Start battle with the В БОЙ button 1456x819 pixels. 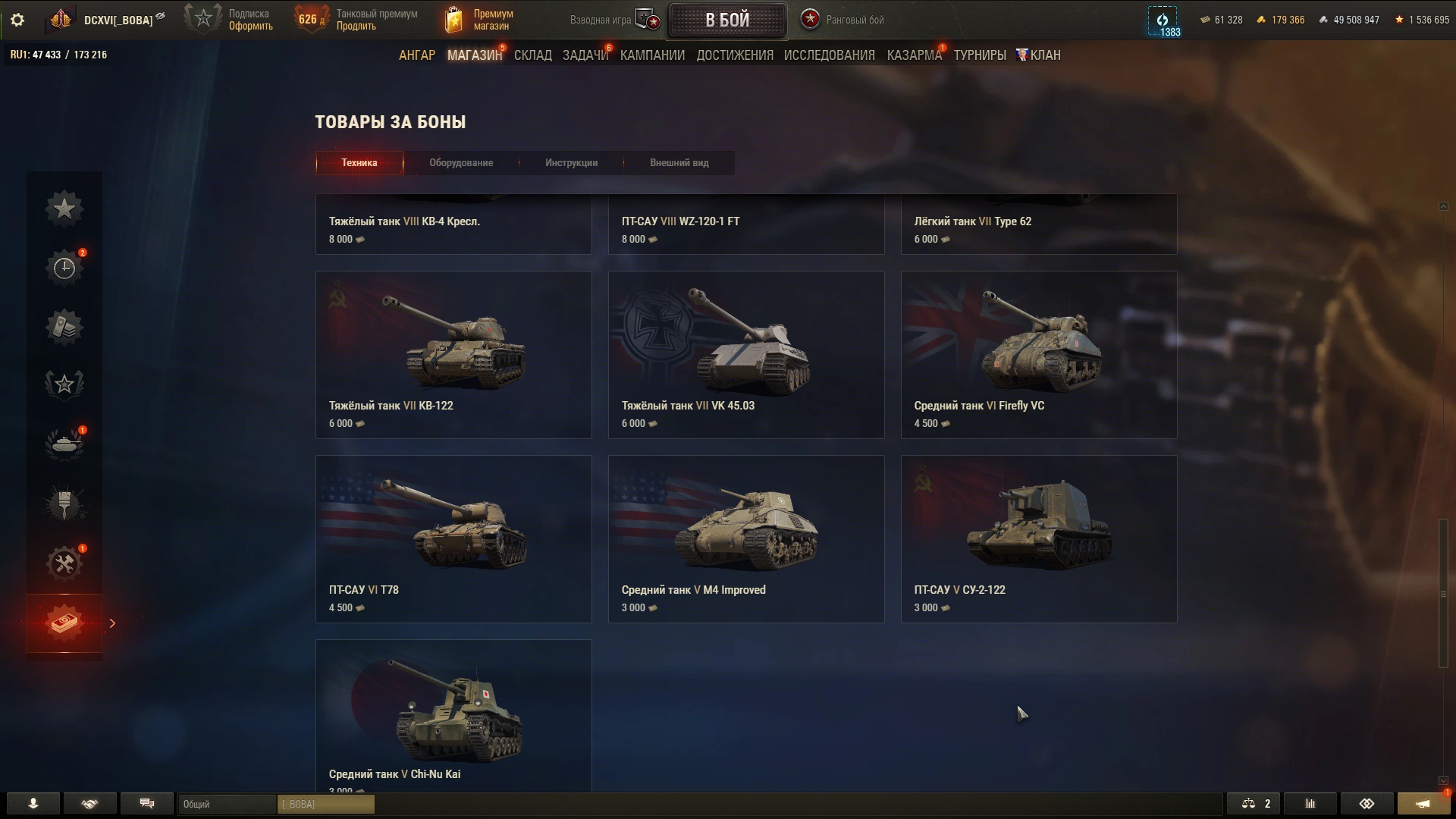(x=726, y=20)
